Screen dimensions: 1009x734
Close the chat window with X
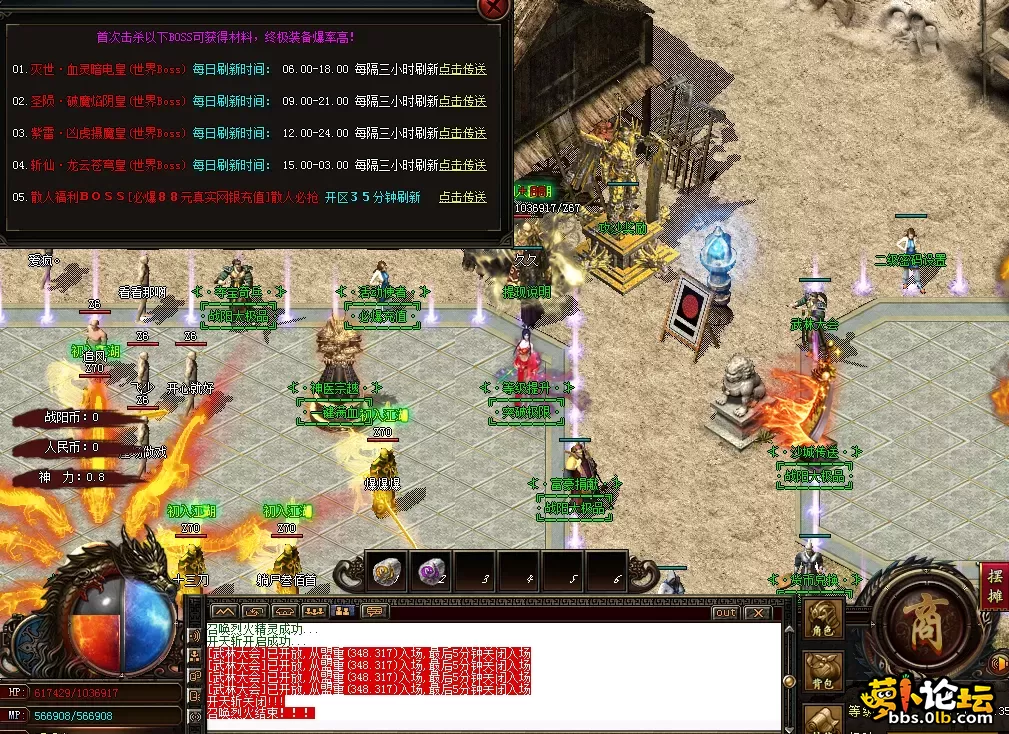click(758, 612)
